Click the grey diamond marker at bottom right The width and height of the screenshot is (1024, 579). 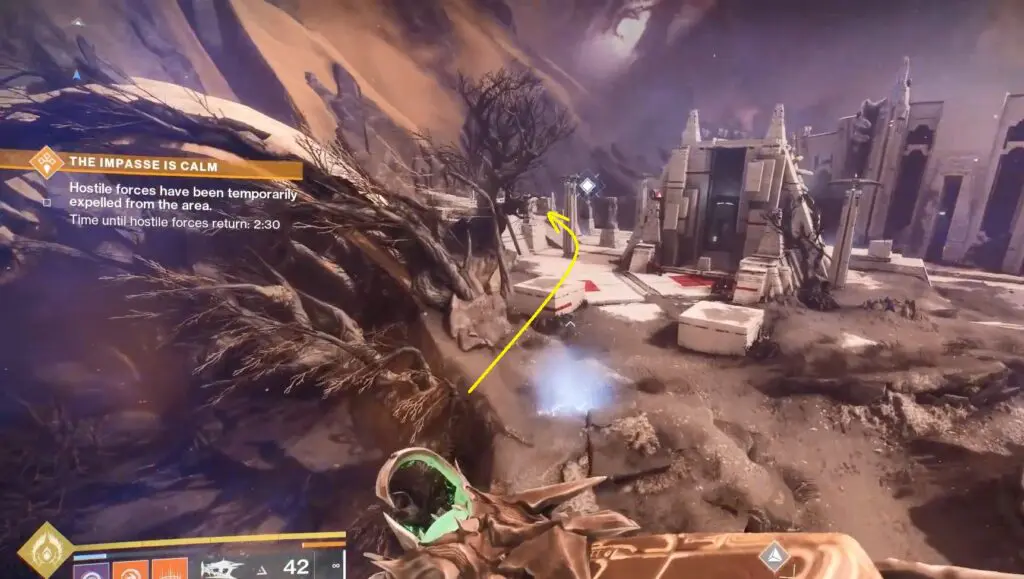[x=773, y=556]
